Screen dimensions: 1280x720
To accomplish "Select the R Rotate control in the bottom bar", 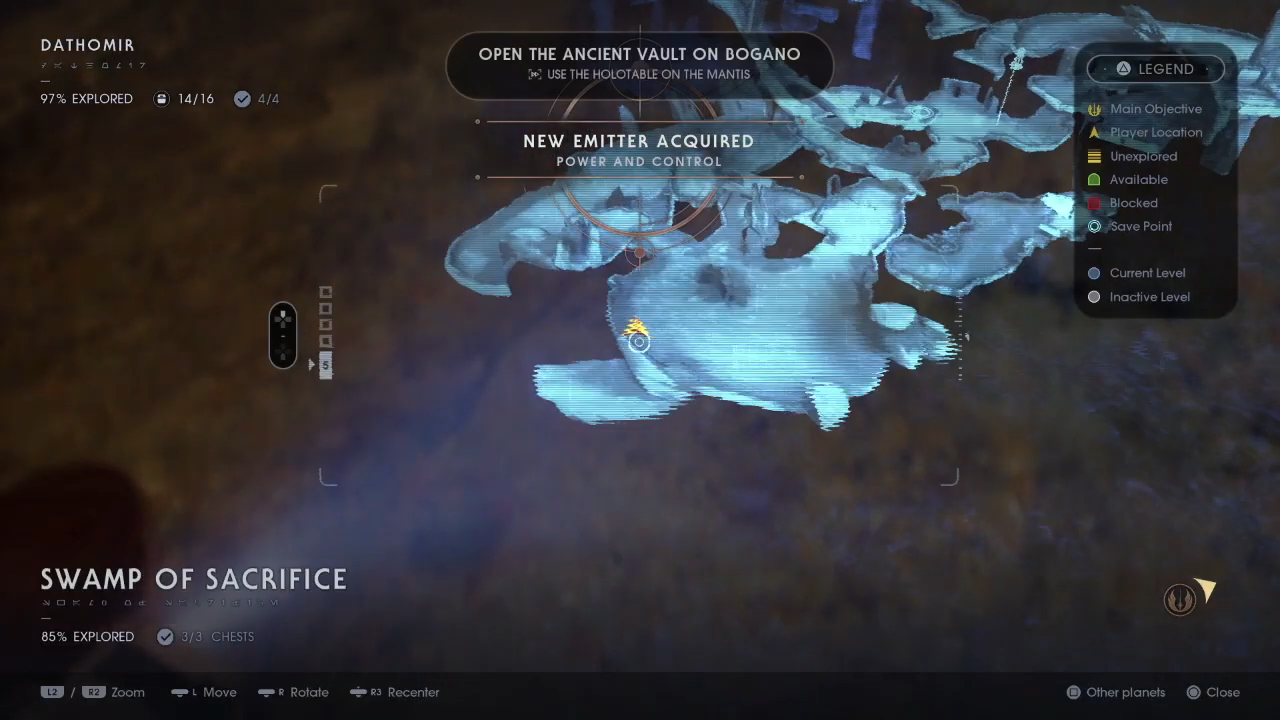I will (x=293, y=692).
